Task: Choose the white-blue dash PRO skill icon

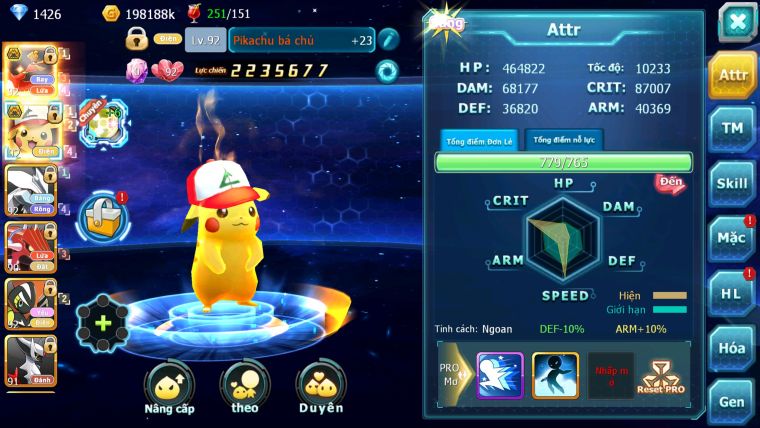Action: [499, 376]
